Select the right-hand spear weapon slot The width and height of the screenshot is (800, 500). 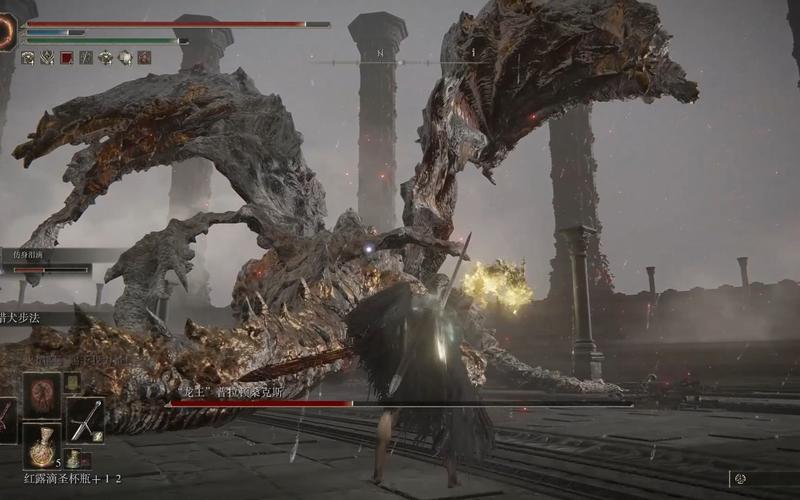(85, 418)
